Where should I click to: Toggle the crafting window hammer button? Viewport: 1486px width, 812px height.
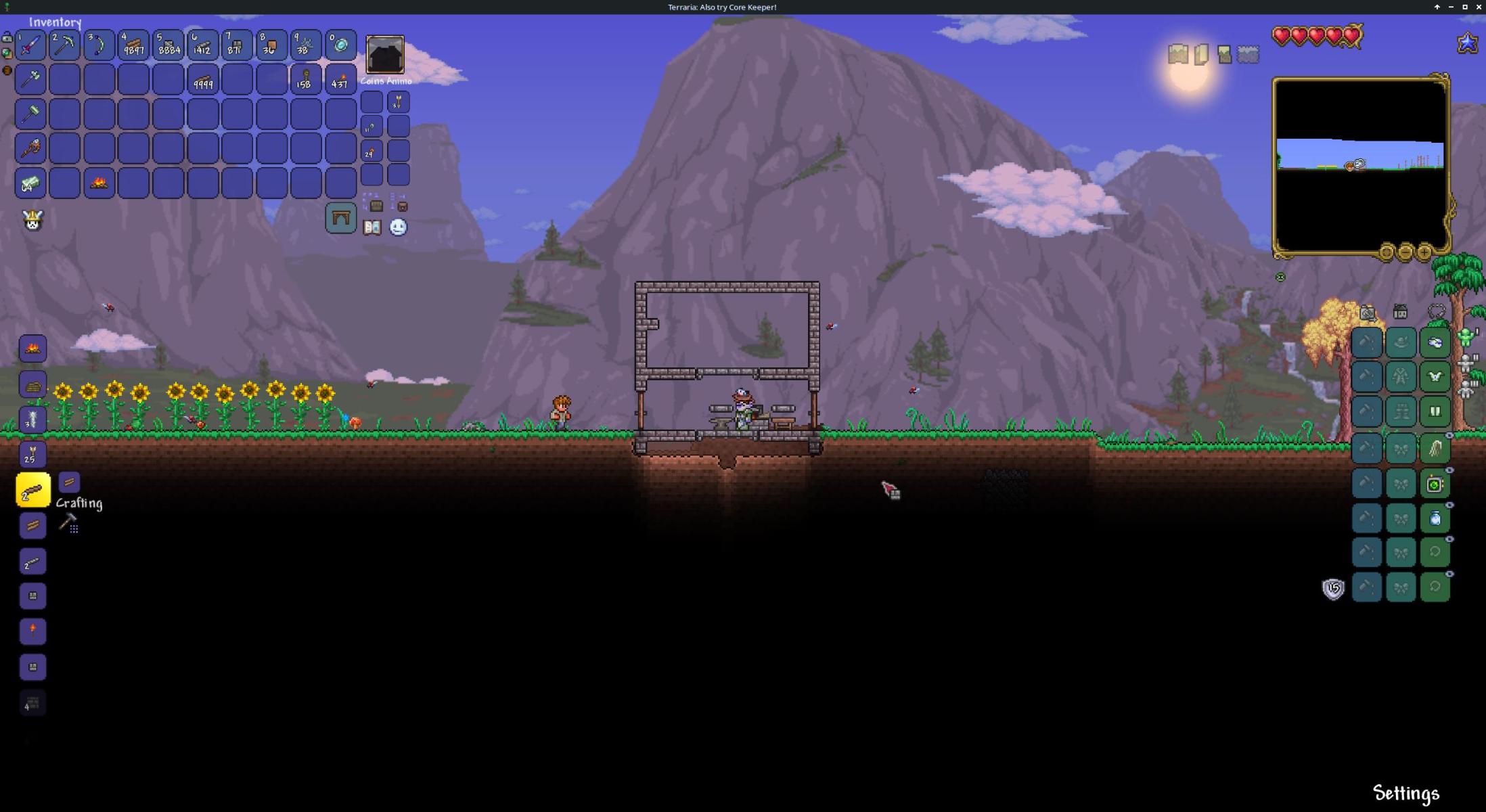coord(68,523)
